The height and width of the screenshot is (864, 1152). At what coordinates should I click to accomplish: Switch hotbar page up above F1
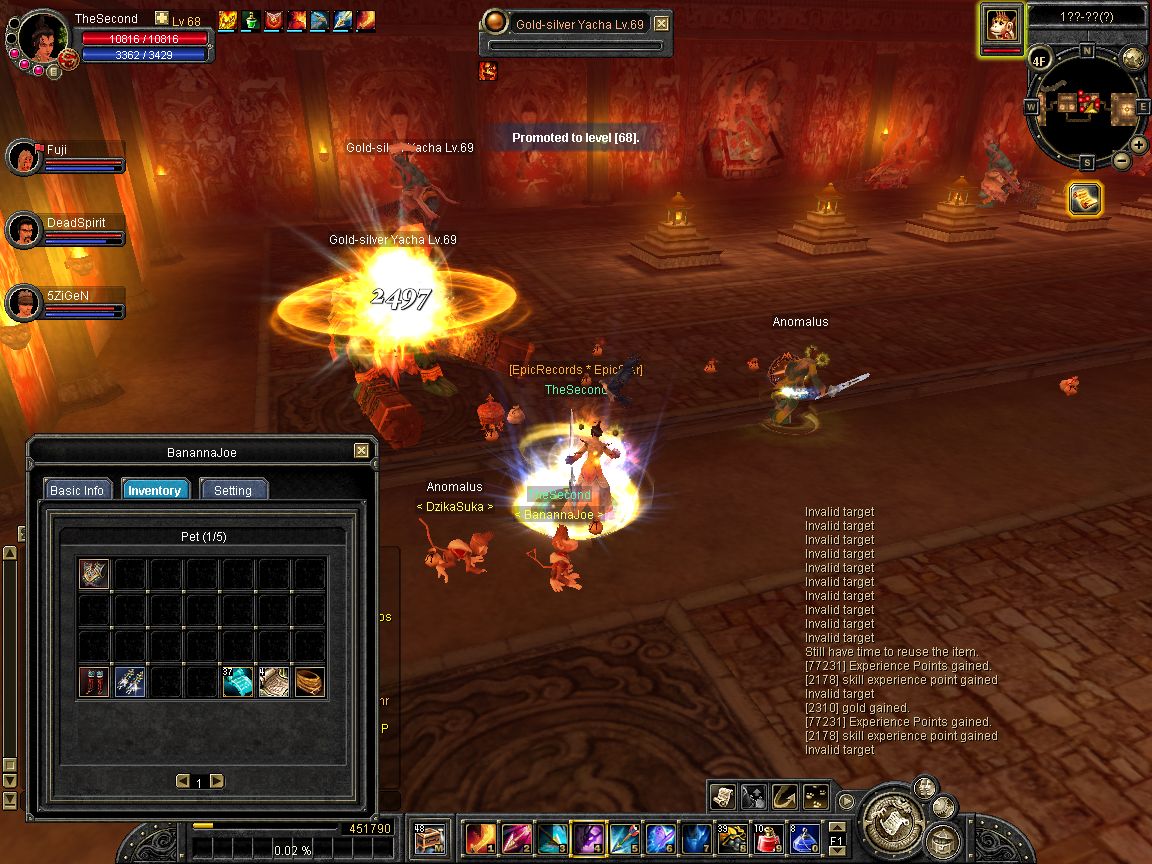point(837,827)
